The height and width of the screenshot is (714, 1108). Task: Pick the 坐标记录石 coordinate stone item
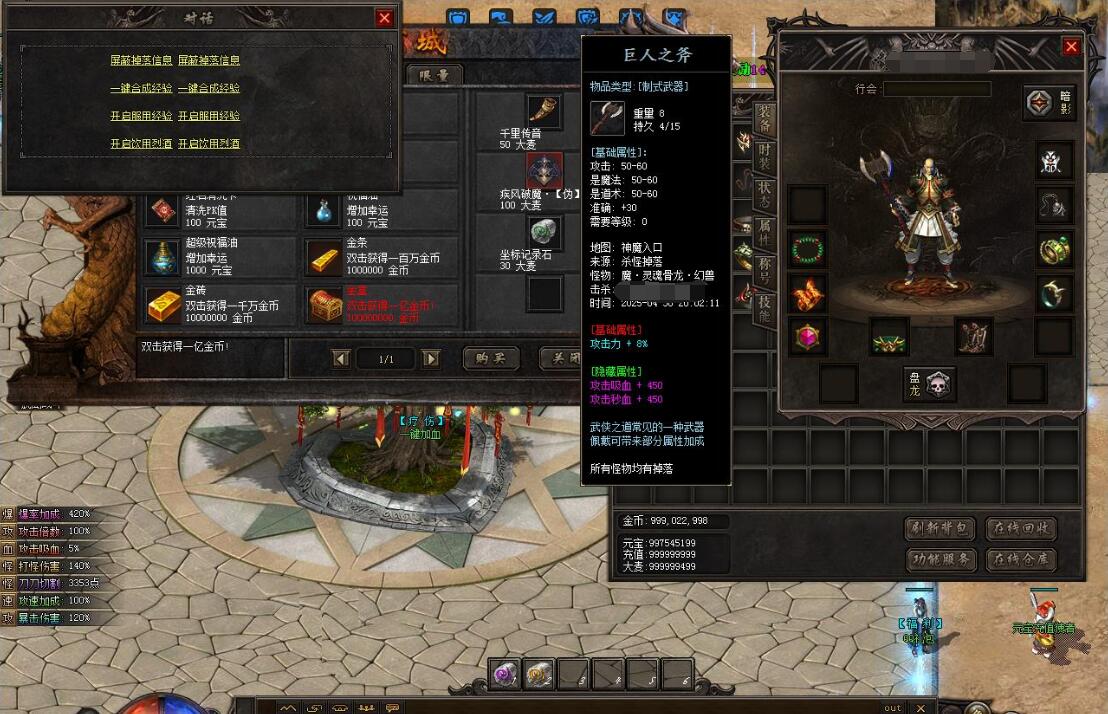(544, 233)
